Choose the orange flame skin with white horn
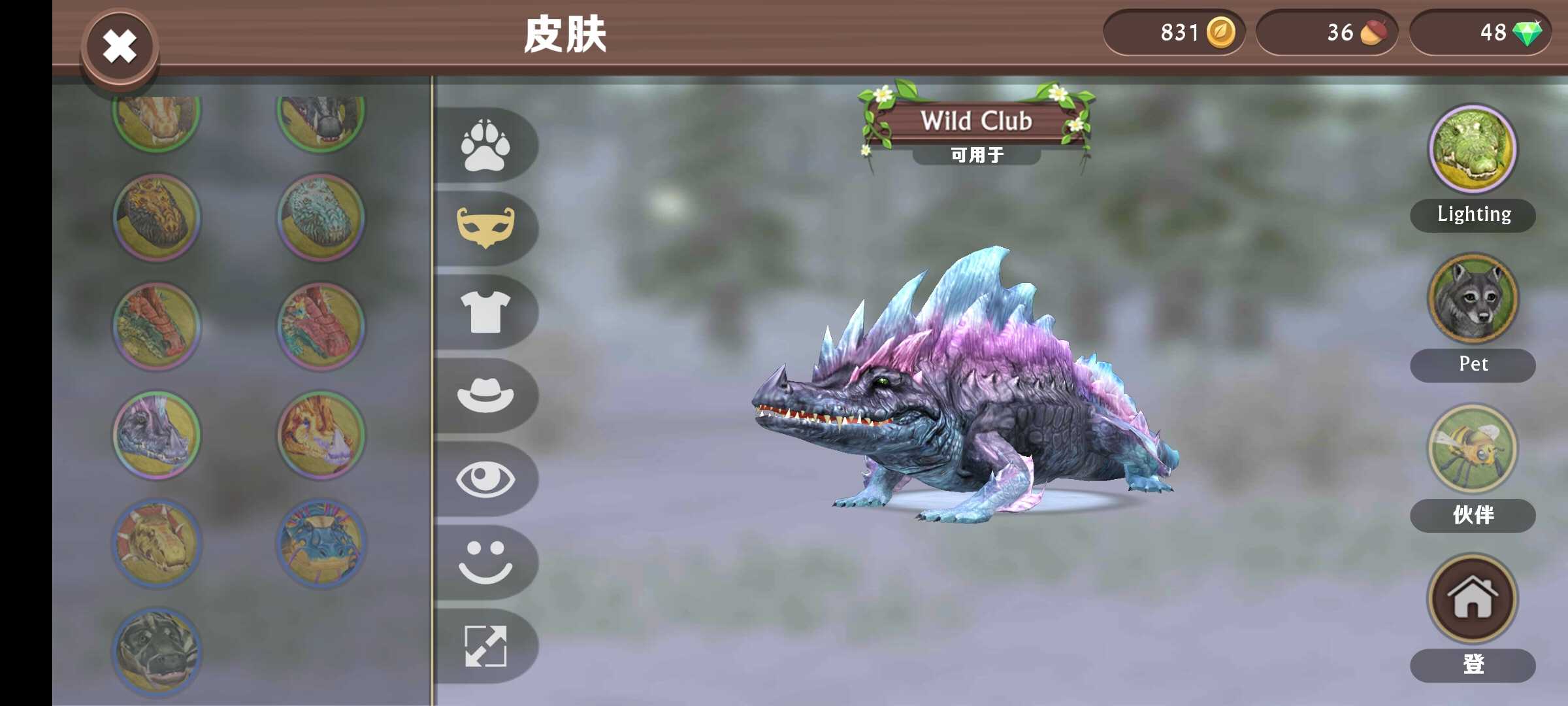The width and height of the screenshot is (1568, 706). coord(321,435)
